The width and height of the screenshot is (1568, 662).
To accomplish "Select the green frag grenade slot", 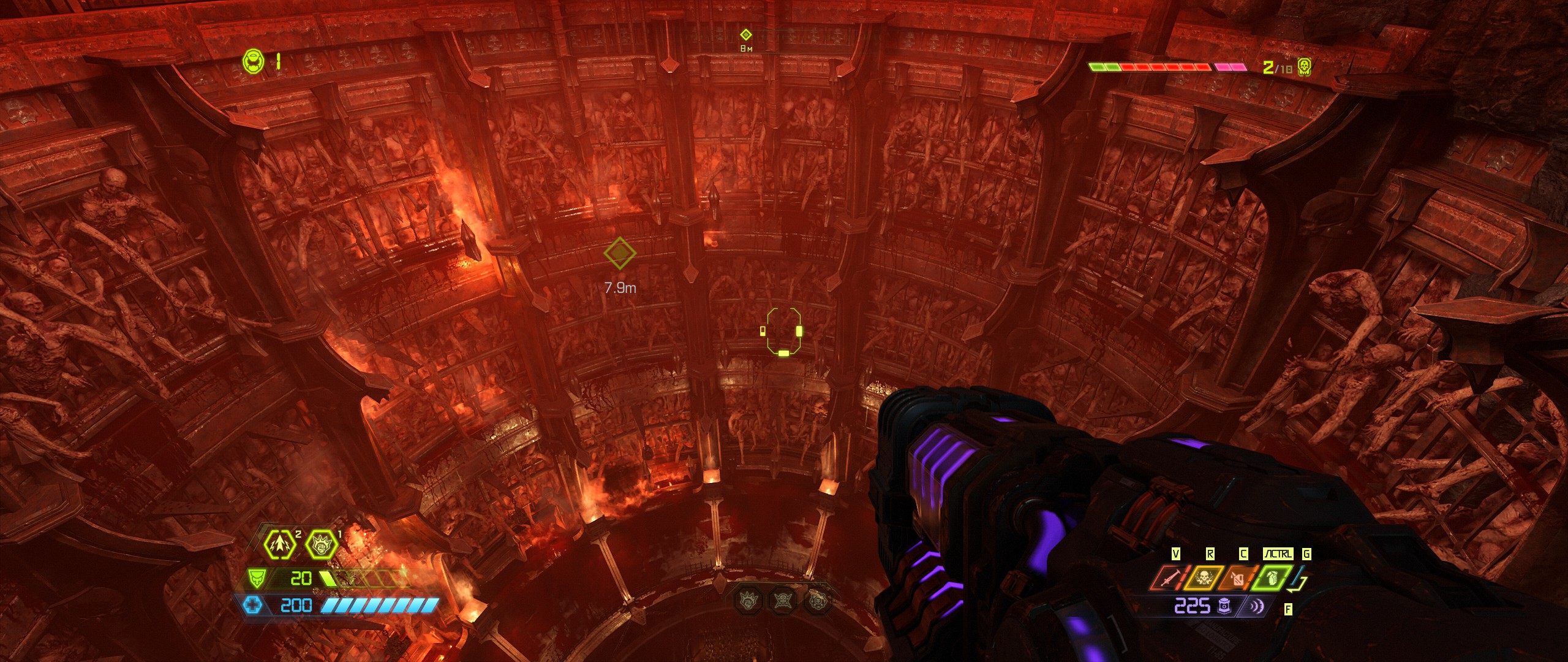I will pos(1272,579).
